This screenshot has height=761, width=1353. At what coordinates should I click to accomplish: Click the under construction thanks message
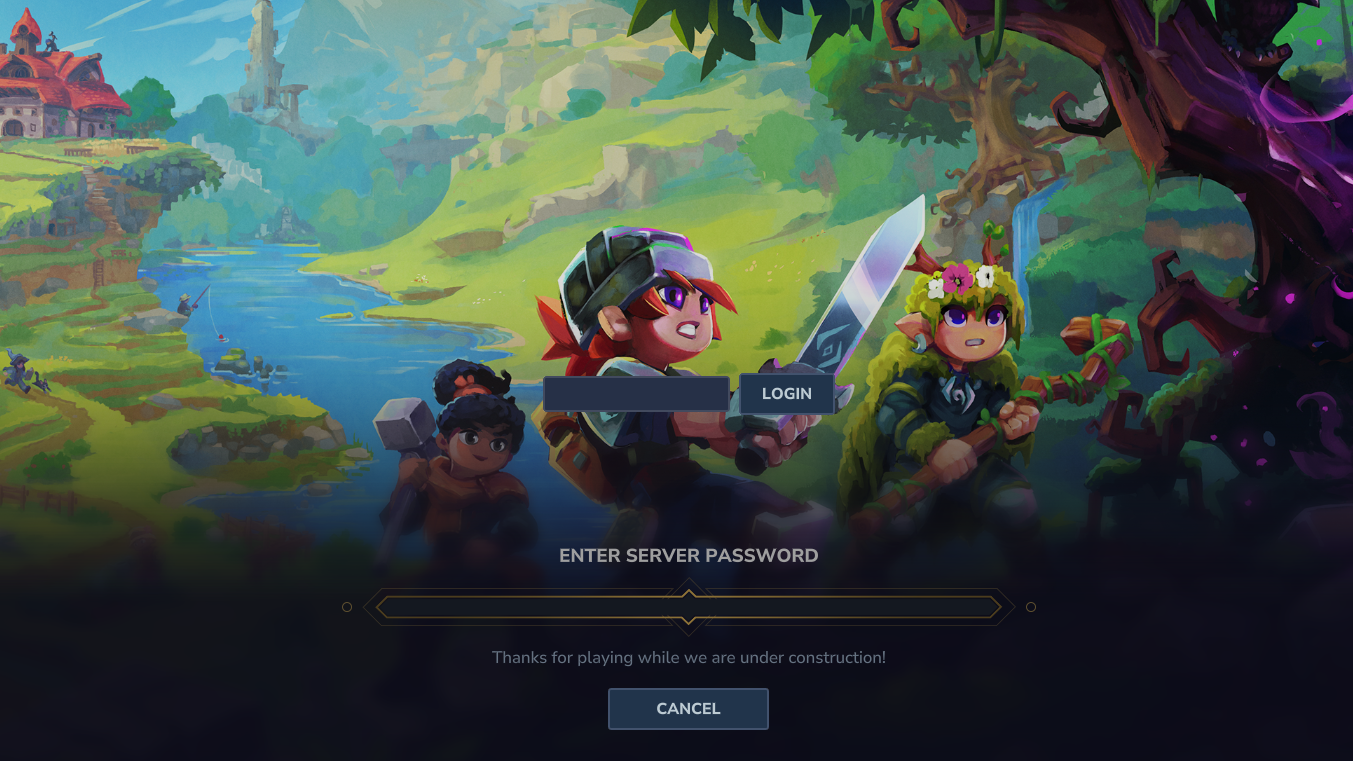click(x=688, y=657)
